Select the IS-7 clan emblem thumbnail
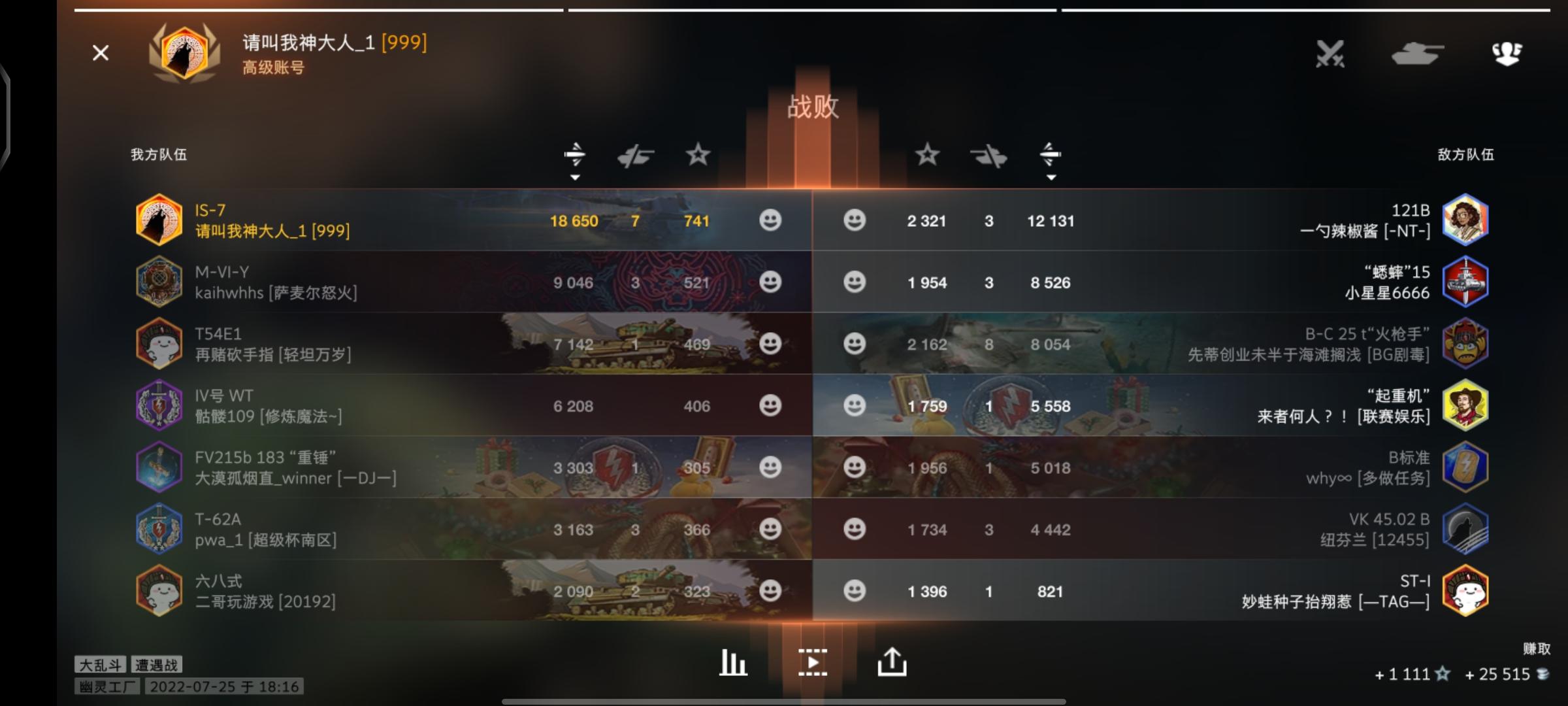This screenshot has width=1568, height=706. click(160, 221)
